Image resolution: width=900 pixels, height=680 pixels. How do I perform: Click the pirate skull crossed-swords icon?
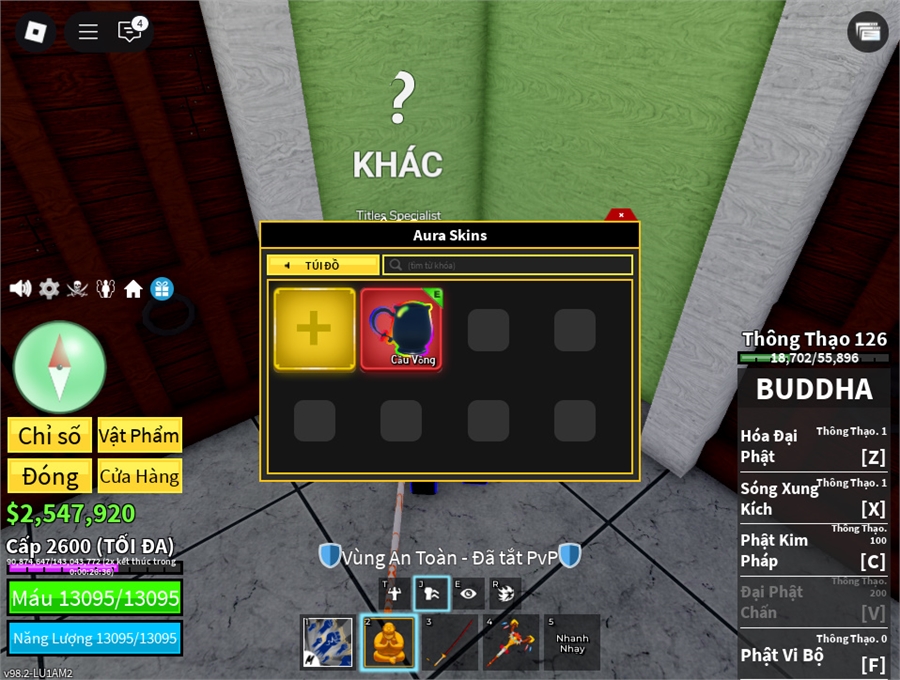pyautogui.click(x=77, y=289)
